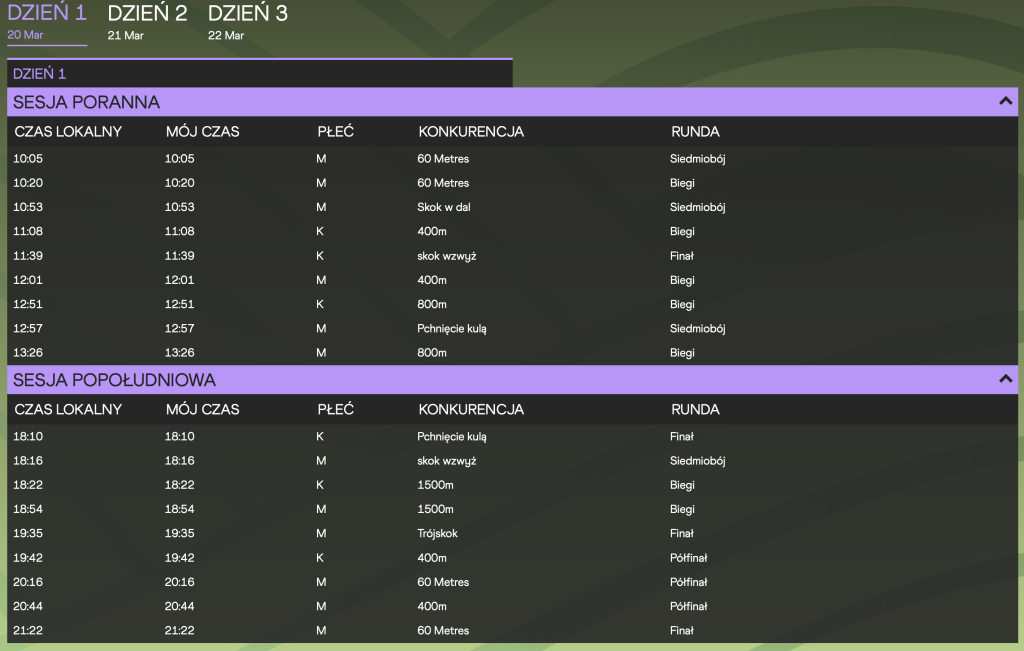This screenshot has height=651, width=1024.
Task: Collapse the Sesja Poranna section arrow
Action: [1005, 101]
